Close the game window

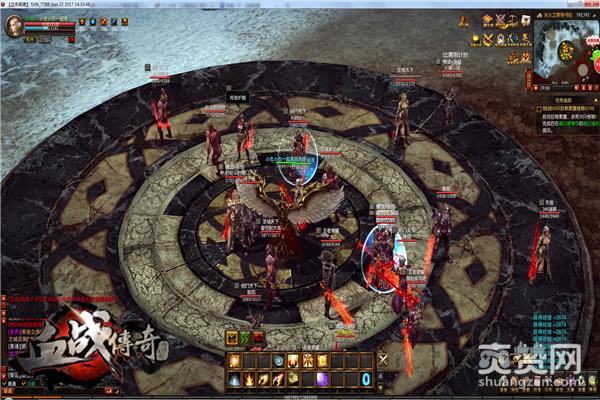click(592, 5)
